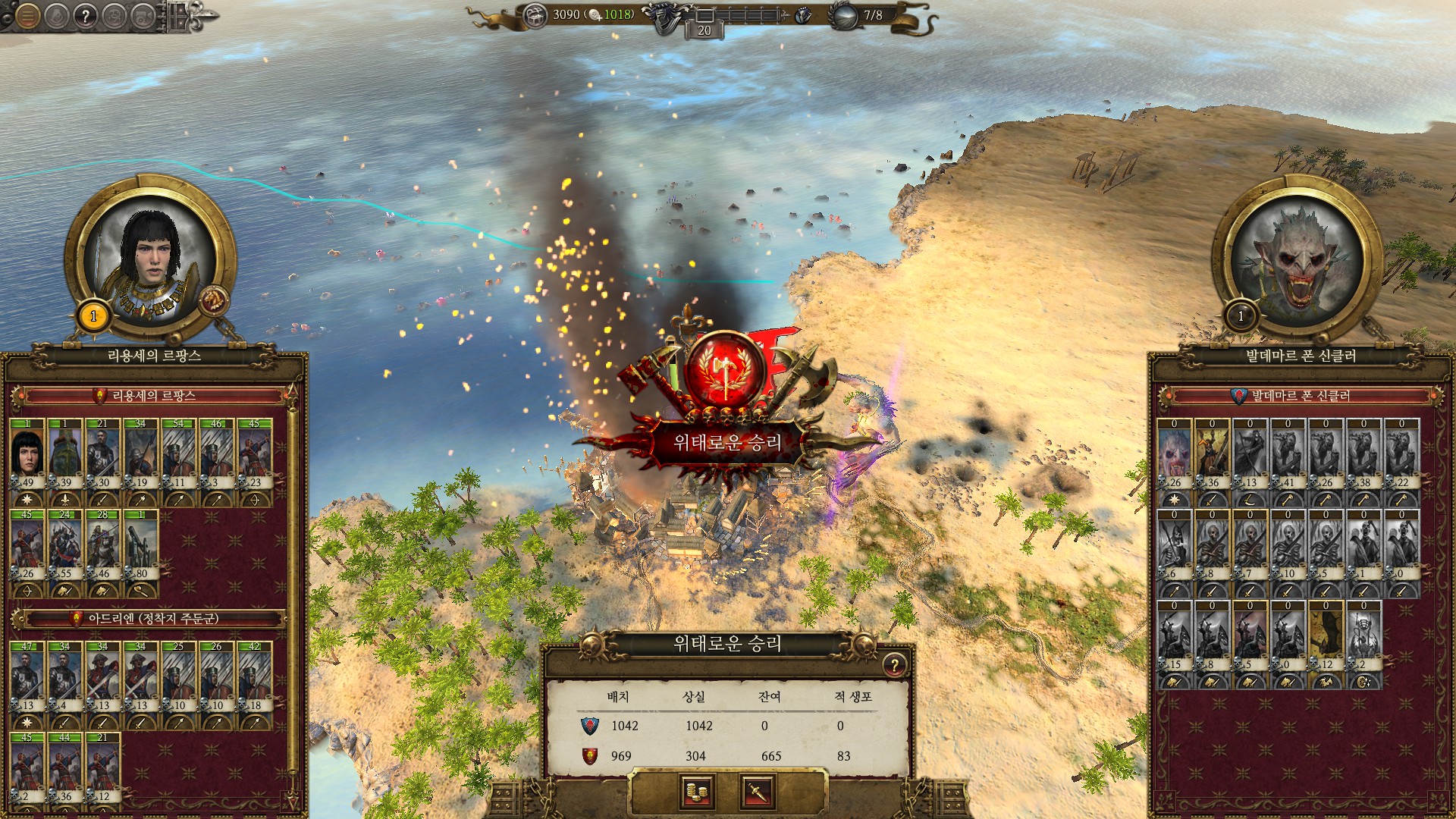Select the trebuchet unit card with 80 kills
Image resolution: width=1456 pixels, height=819 pixels.
[x=141, y=544]
